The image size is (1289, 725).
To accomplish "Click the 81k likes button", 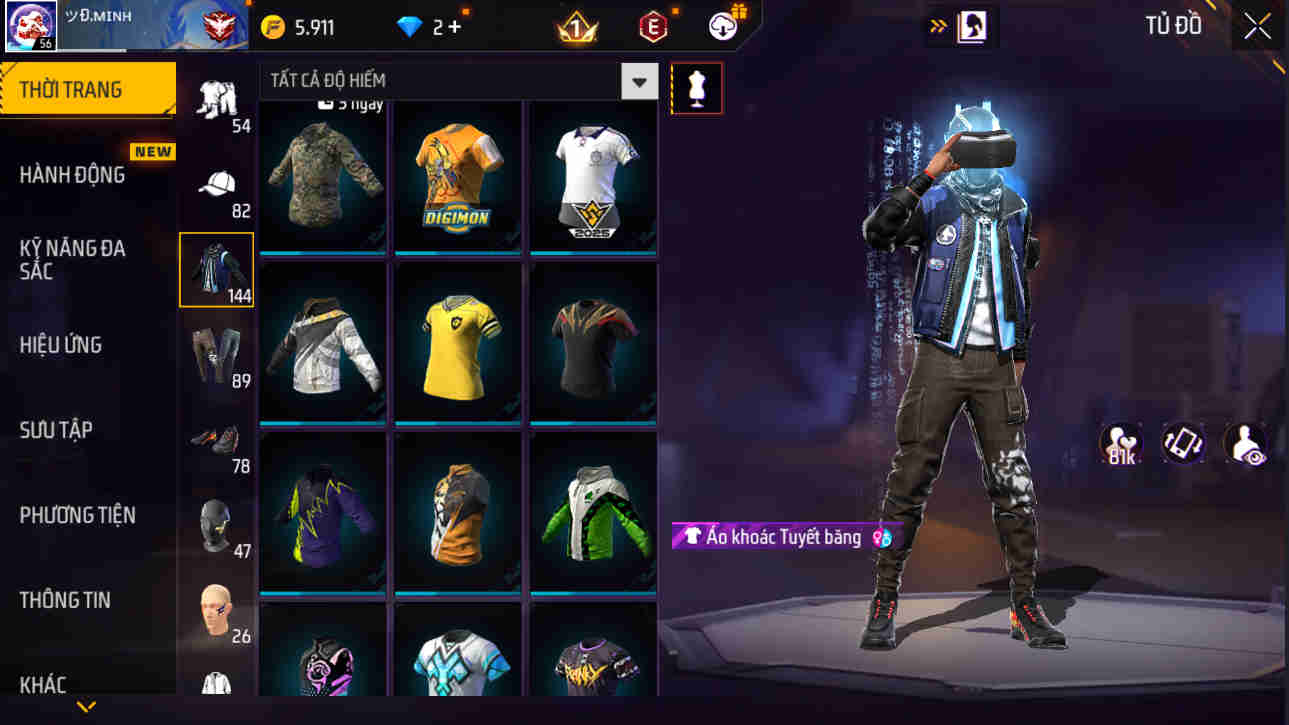I will [1120, 444].
